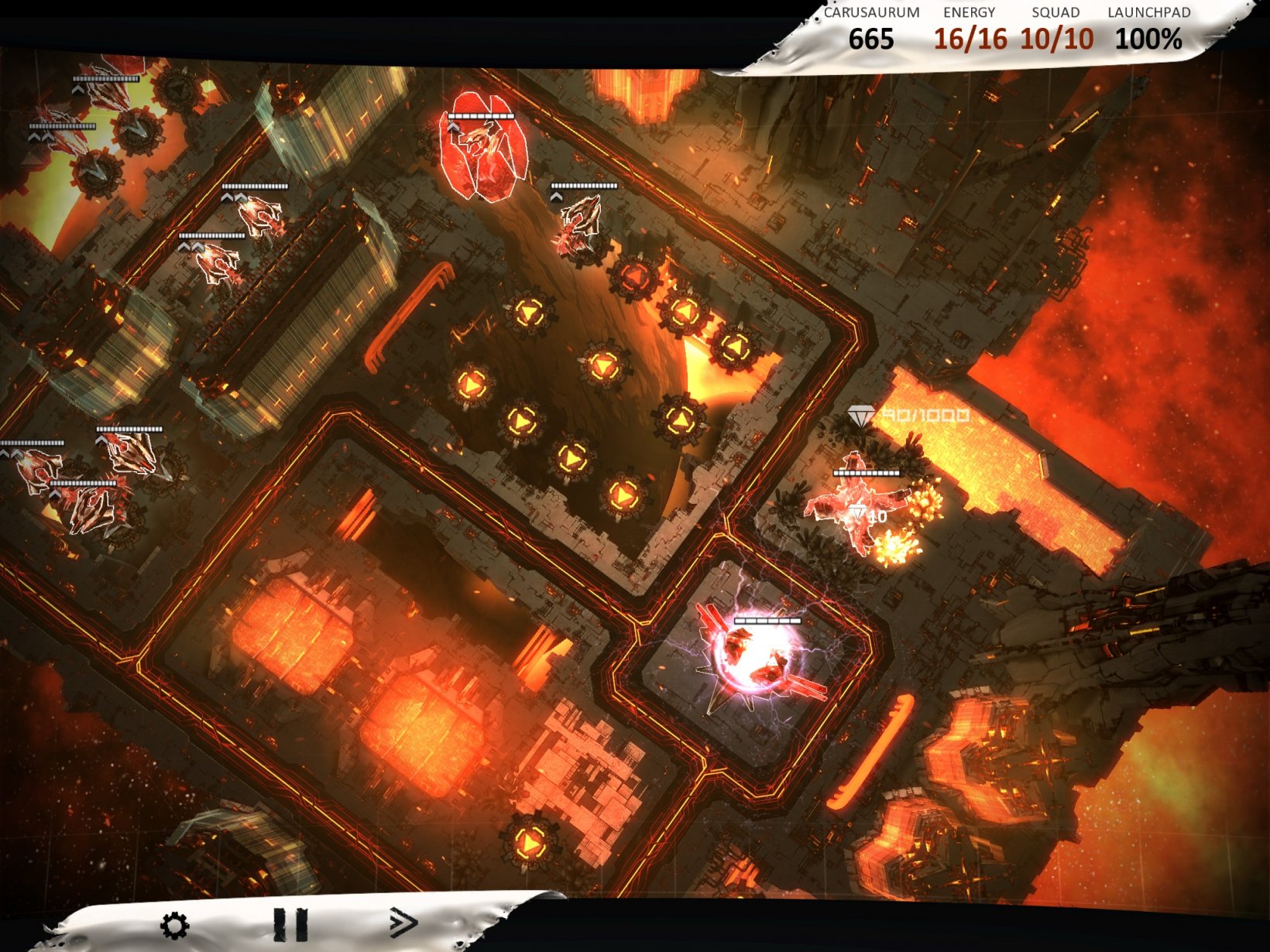Activate fast-forward speed
The image size is (1270, 952).
(x=403, y=923)
